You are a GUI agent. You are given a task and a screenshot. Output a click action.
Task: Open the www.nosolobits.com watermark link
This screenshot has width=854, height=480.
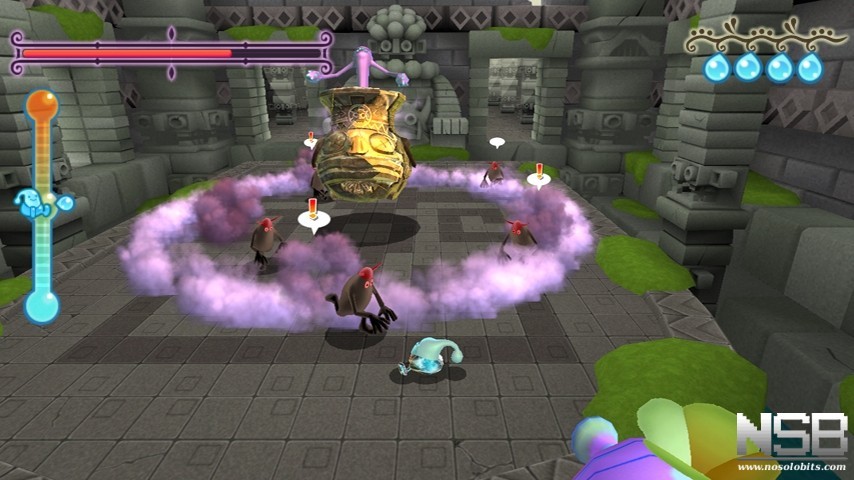tap(792, 466)
